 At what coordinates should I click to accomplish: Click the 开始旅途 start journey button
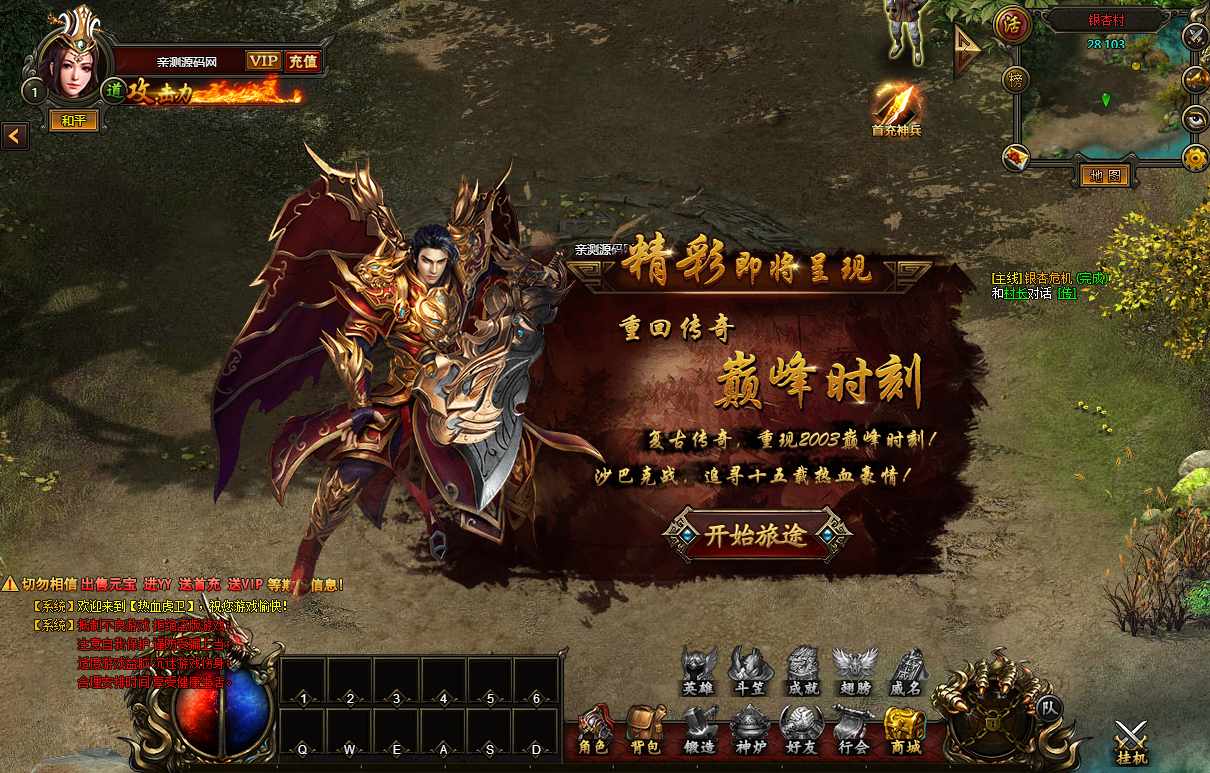756,535
